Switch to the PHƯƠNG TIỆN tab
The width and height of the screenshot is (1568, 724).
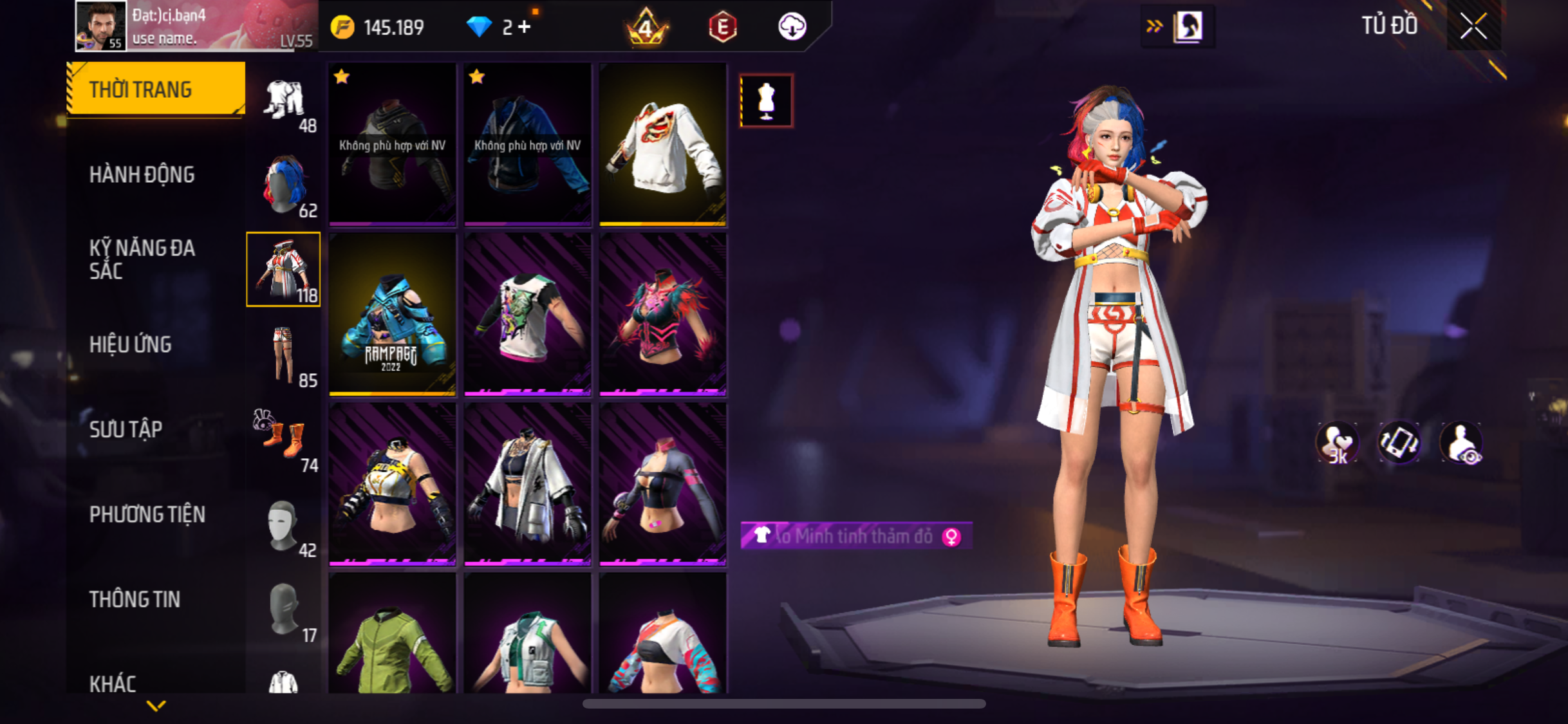click(x=147, y=514)
